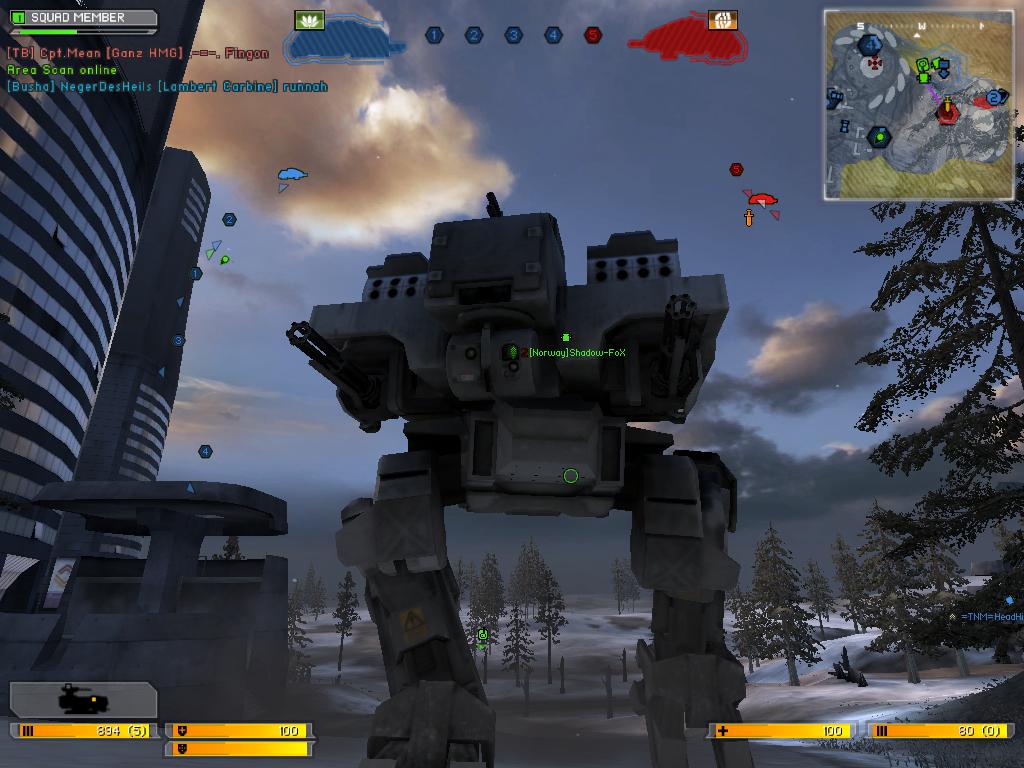The height and width of the screenshot is (768, 1024).
Task: Select silo 4 indicator in top bar
Action: pos(553,35)
